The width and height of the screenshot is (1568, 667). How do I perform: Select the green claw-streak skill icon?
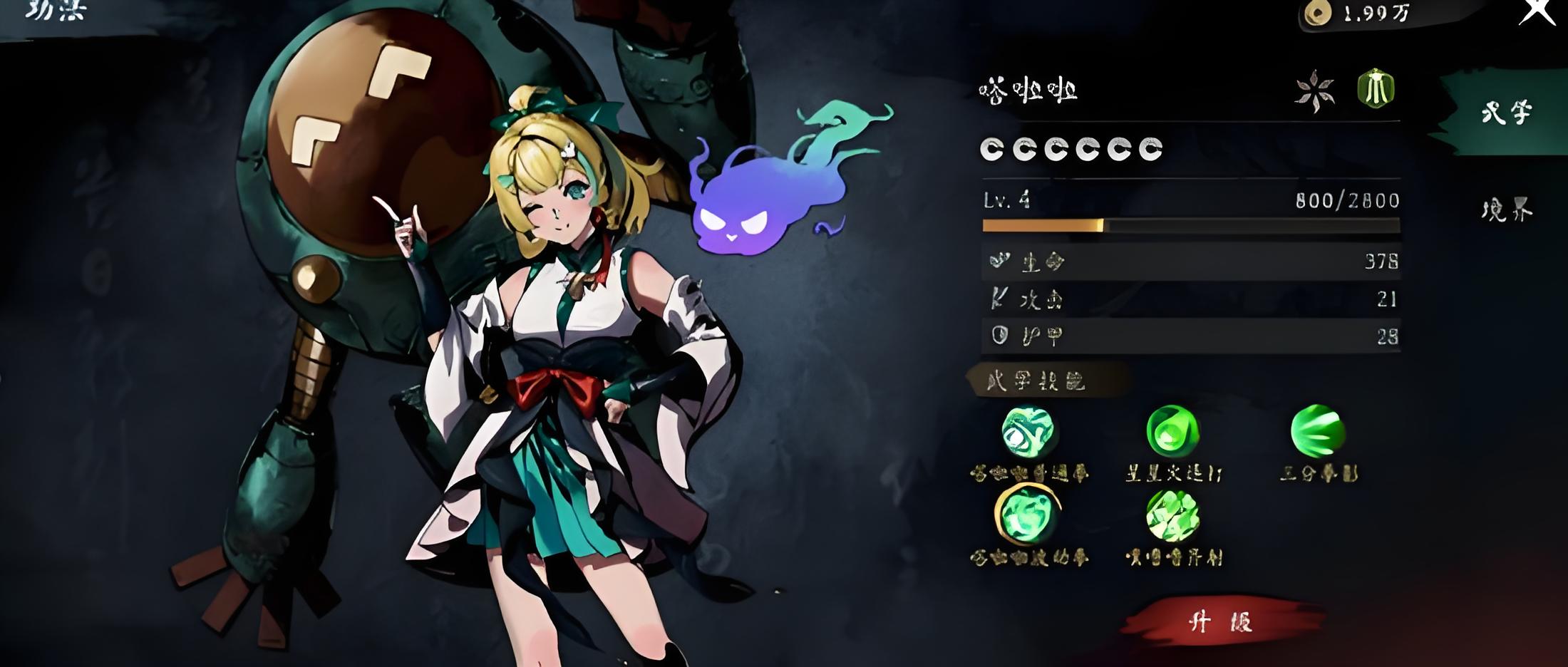coord(1318,431)
